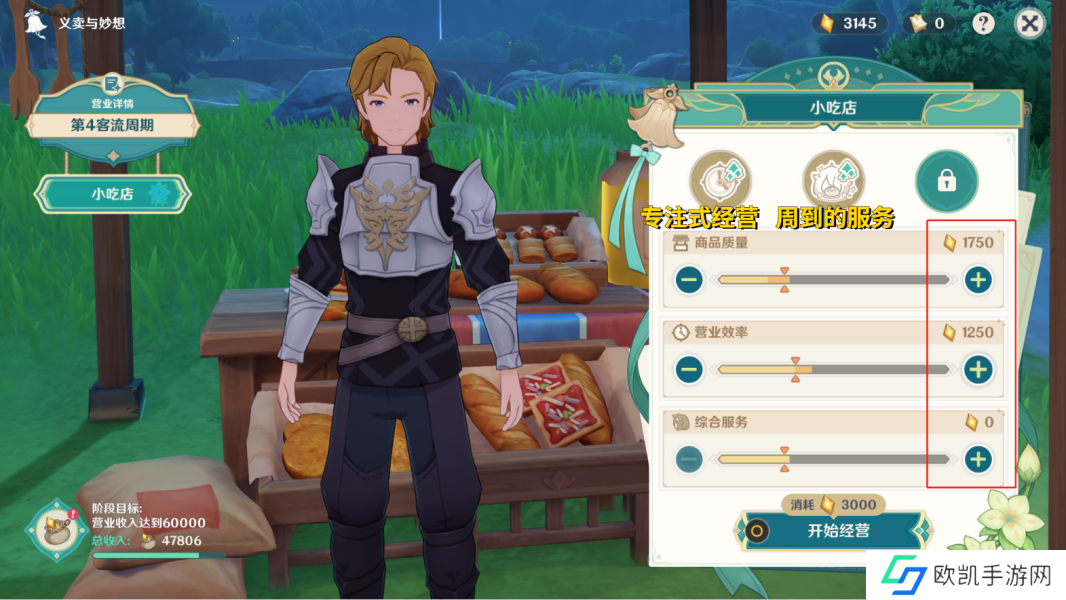Select the 周到的服务 strategy icon
Viewport: 1066px width, 600px height.
coord(833,181)
